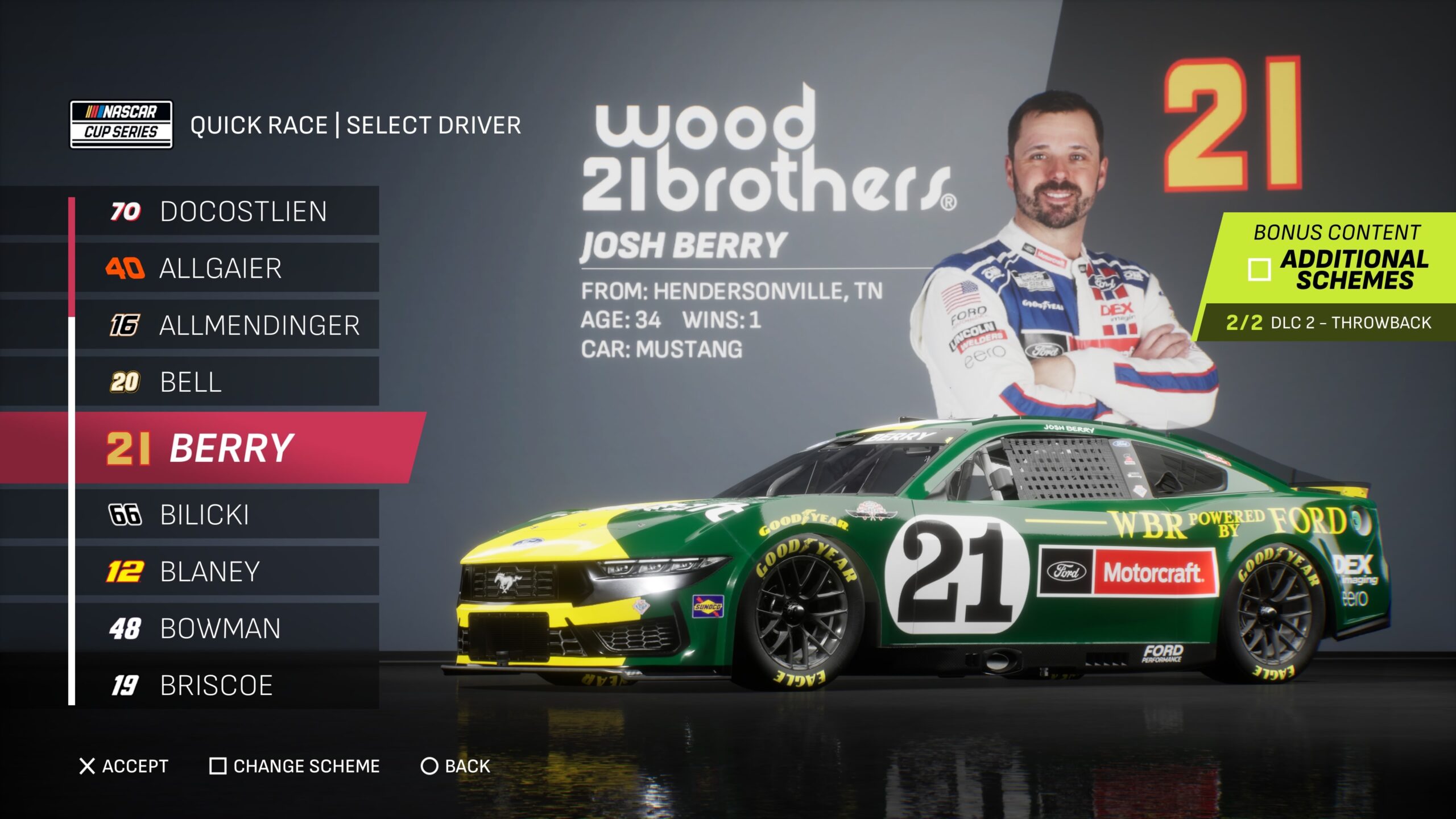1456x819 pixels.
Task: Choose Bilicki as your driver
Action: [x=227, y=515]
